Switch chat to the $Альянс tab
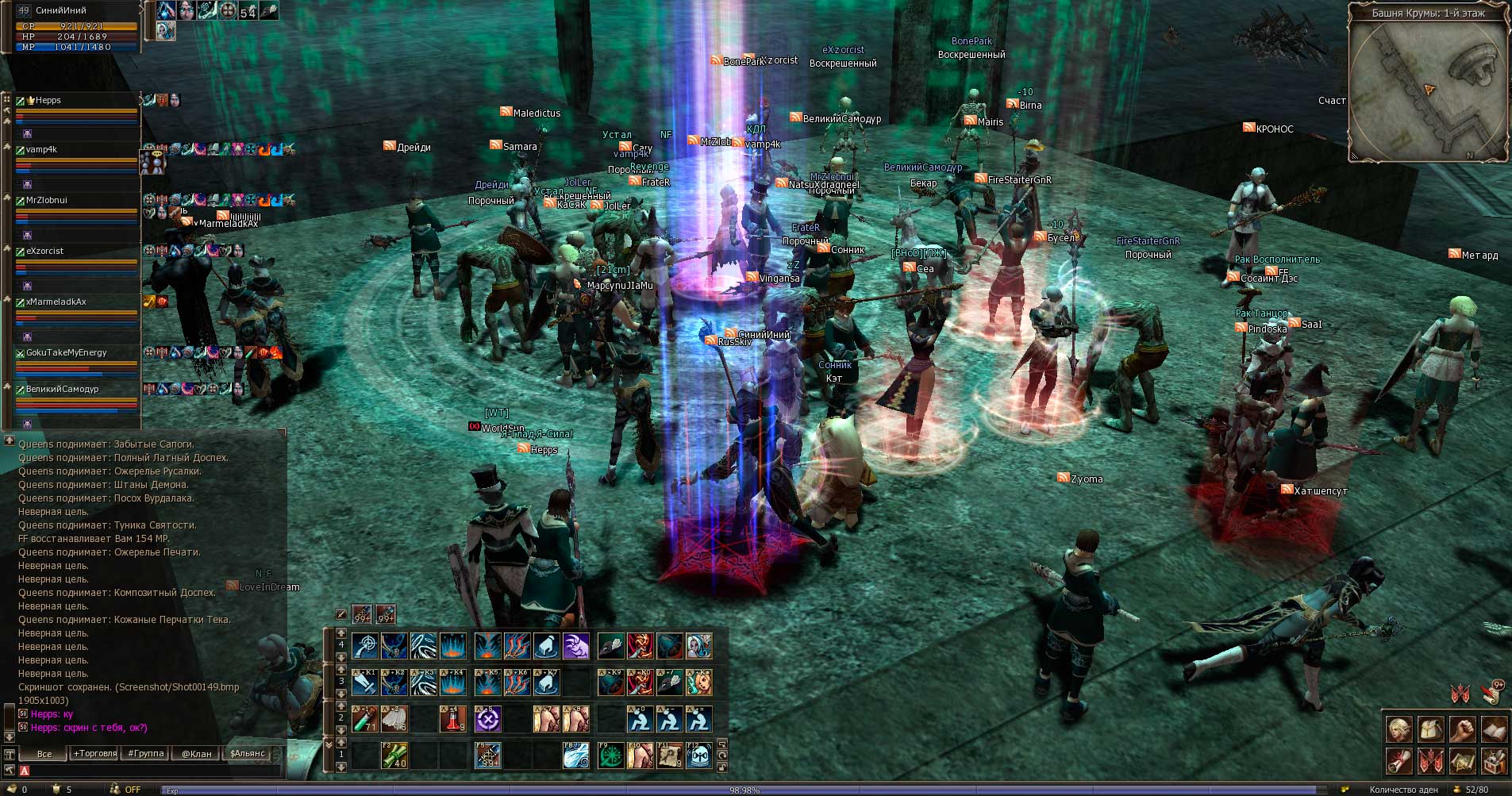The width and height of the screenshot is (1512, 796). [247, 753]
